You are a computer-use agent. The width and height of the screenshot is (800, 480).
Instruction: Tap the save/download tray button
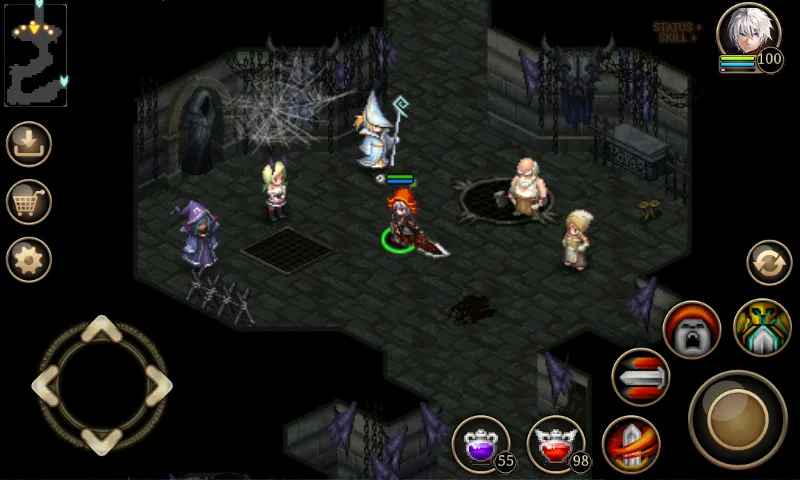pyautogui.click(x=29, y=144)
